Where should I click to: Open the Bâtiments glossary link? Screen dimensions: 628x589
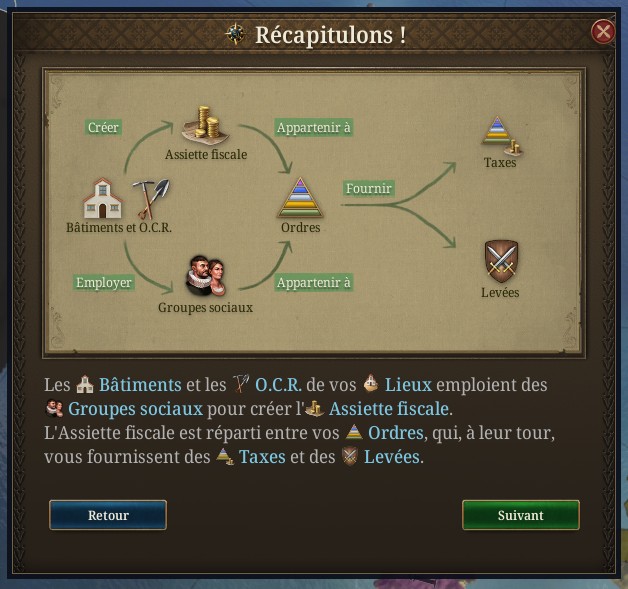tap(140, 385)
